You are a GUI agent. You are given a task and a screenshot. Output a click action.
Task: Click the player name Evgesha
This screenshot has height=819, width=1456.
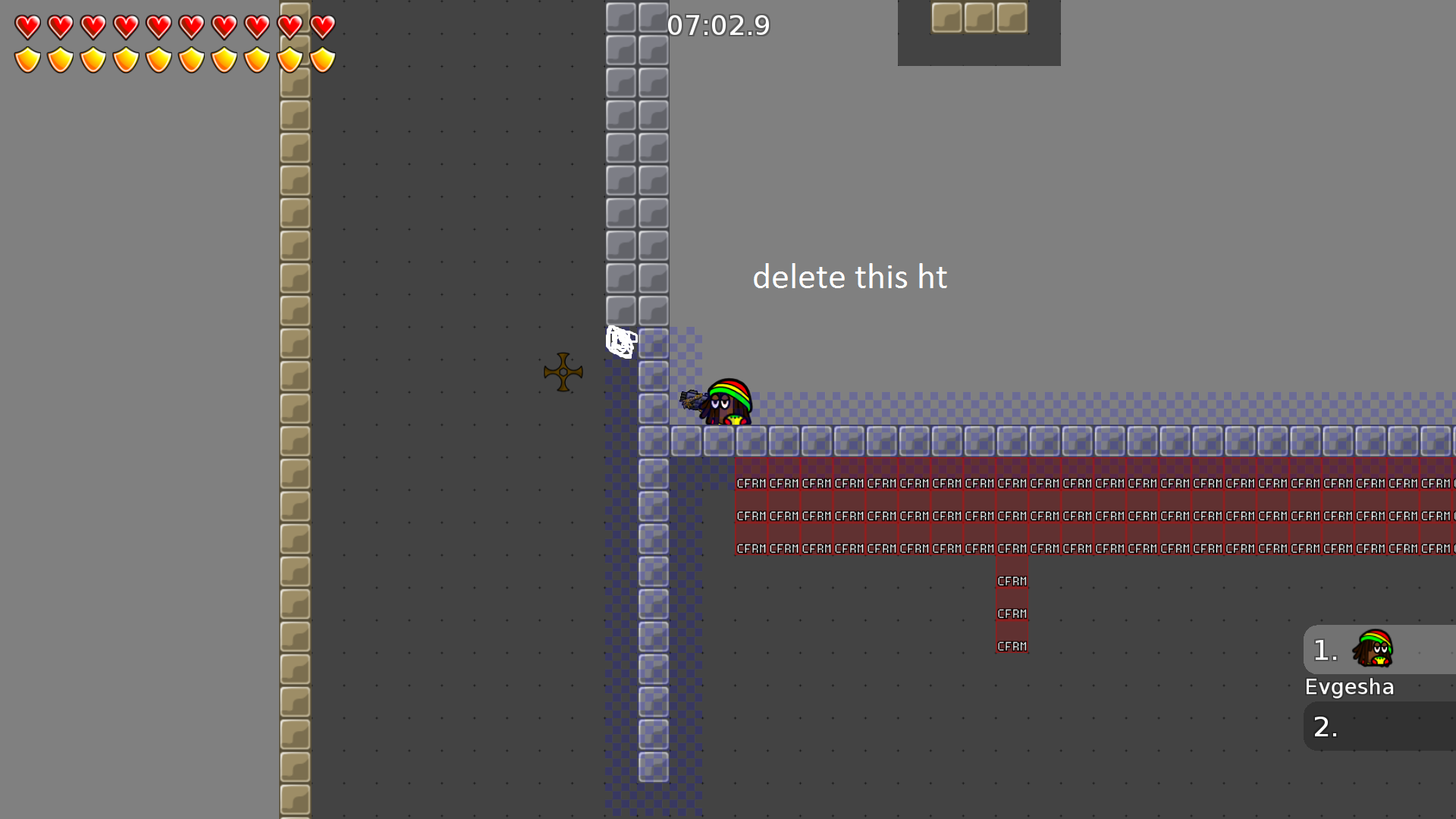pyautogui.click(x=1349, y=686)
